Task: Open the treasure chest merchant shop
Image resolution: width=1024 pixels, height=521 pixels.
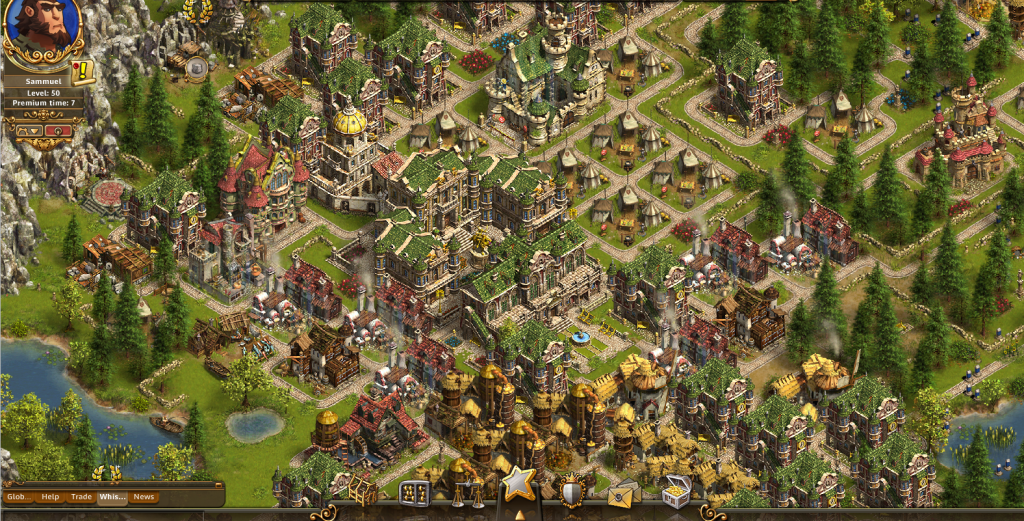Action: pos(677,492)
